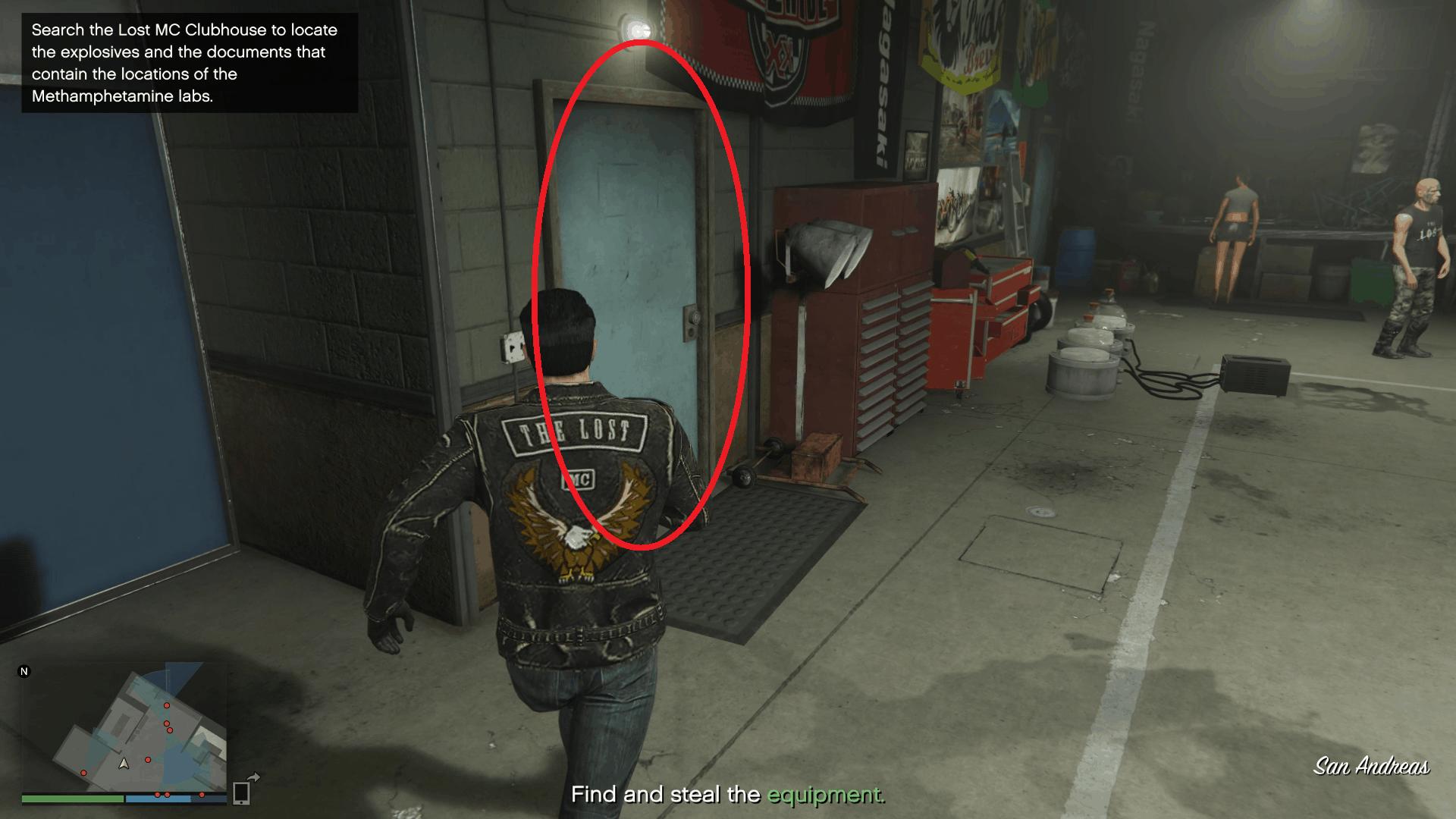1456x819 pixels.
Task: Open the red toolbox sitting on the floor
Action: pyautogui.click(x=815, y=455)
